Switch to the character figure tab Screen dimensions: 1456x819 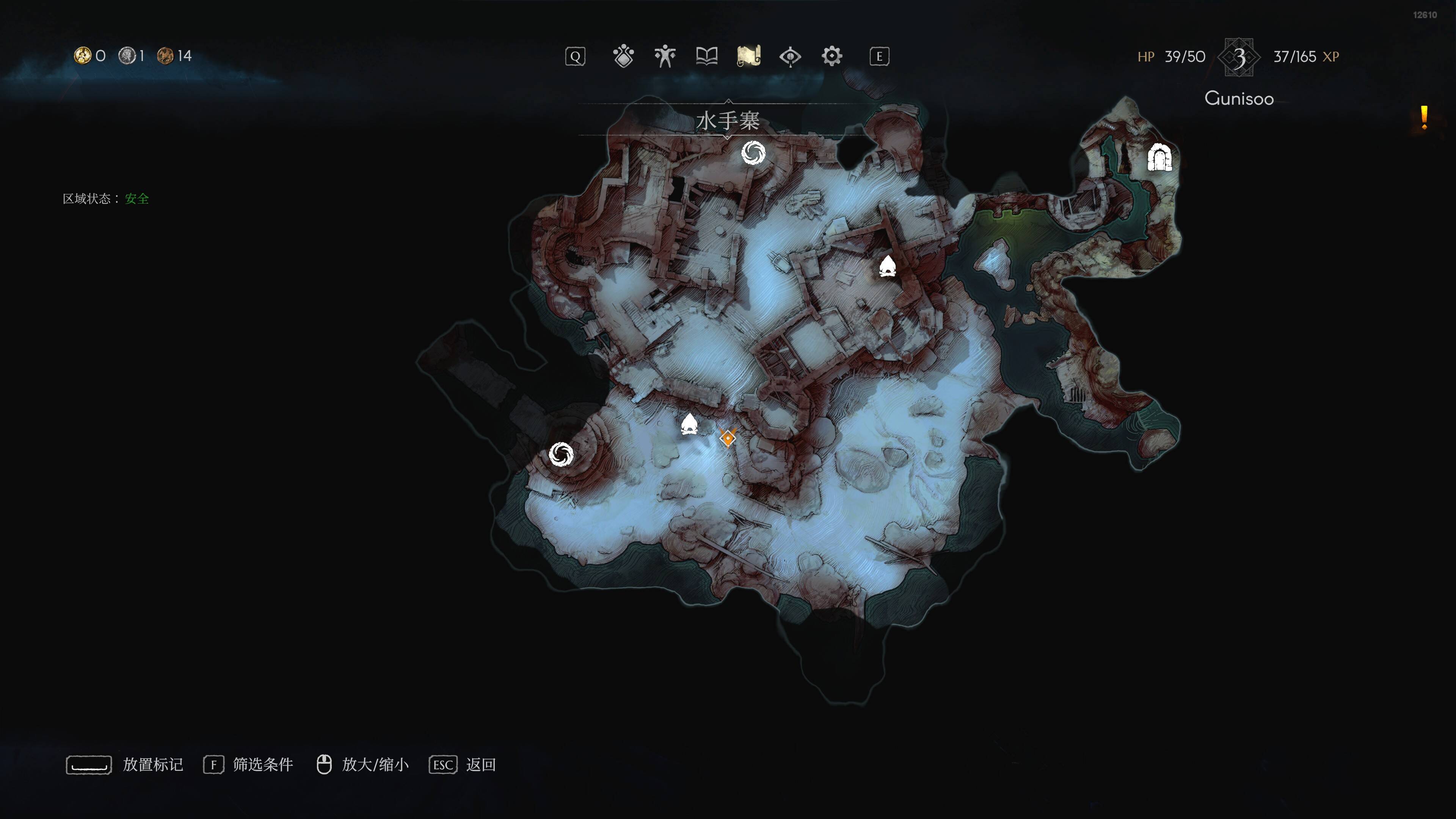(665, 56)
